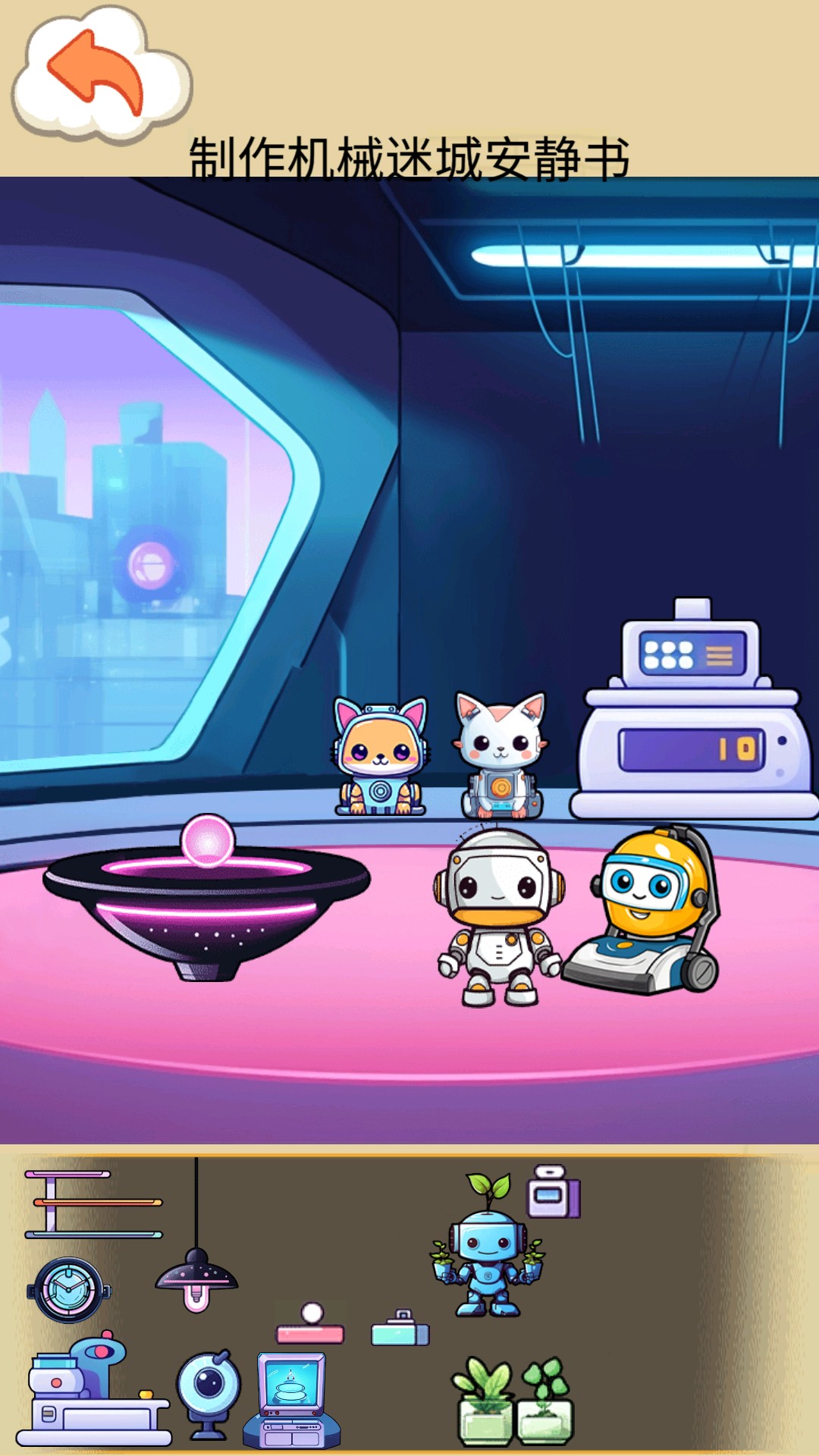Choose the round webcam item
Screen dimensions: 819x1456
[209, 1394]
